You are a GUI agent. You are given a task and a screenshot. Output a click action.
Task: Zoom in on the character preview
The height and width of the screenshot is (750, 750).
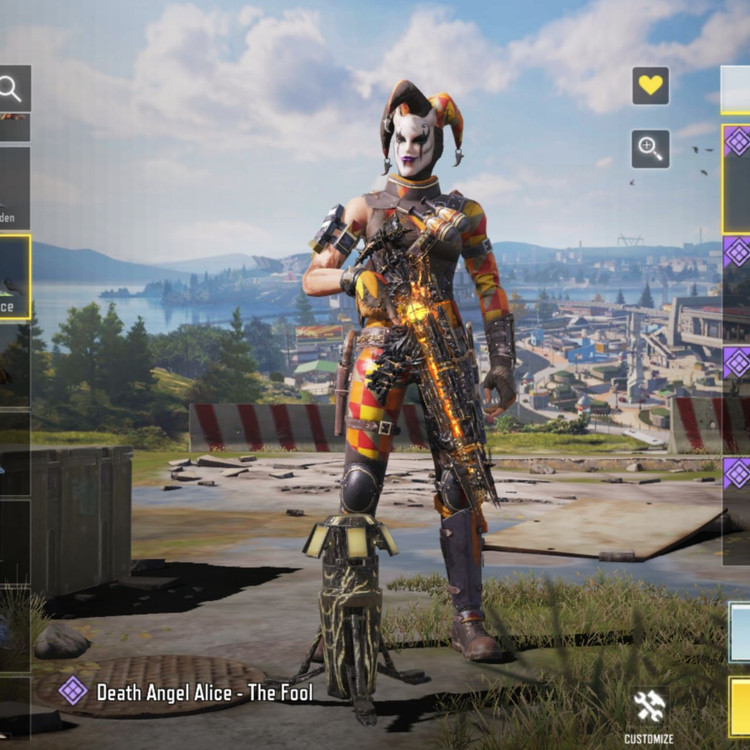(x=650, y=149)
